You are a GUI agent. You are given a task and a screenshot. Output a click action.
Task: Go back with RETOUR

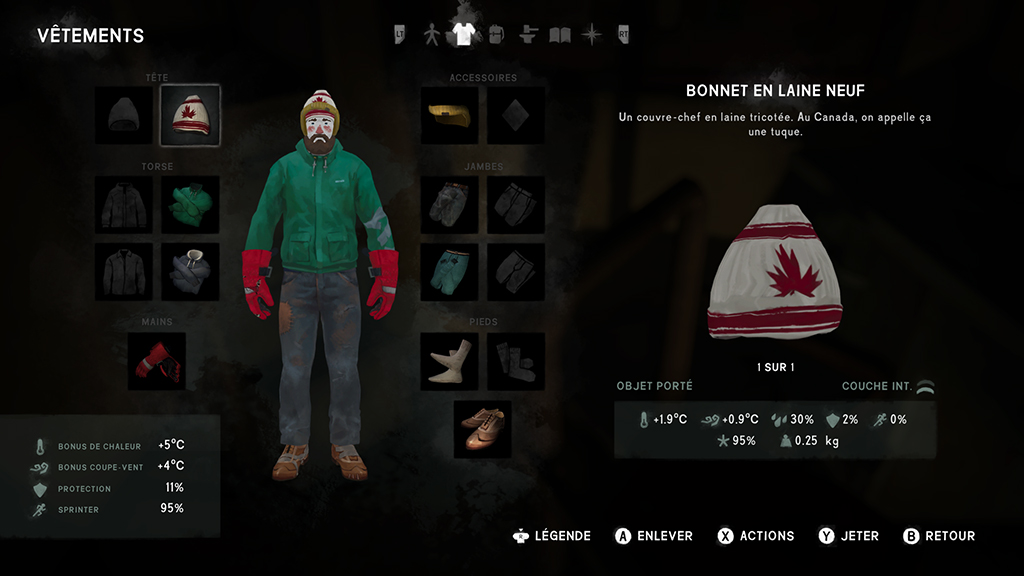pyautogui.click(x=939, y=536)
